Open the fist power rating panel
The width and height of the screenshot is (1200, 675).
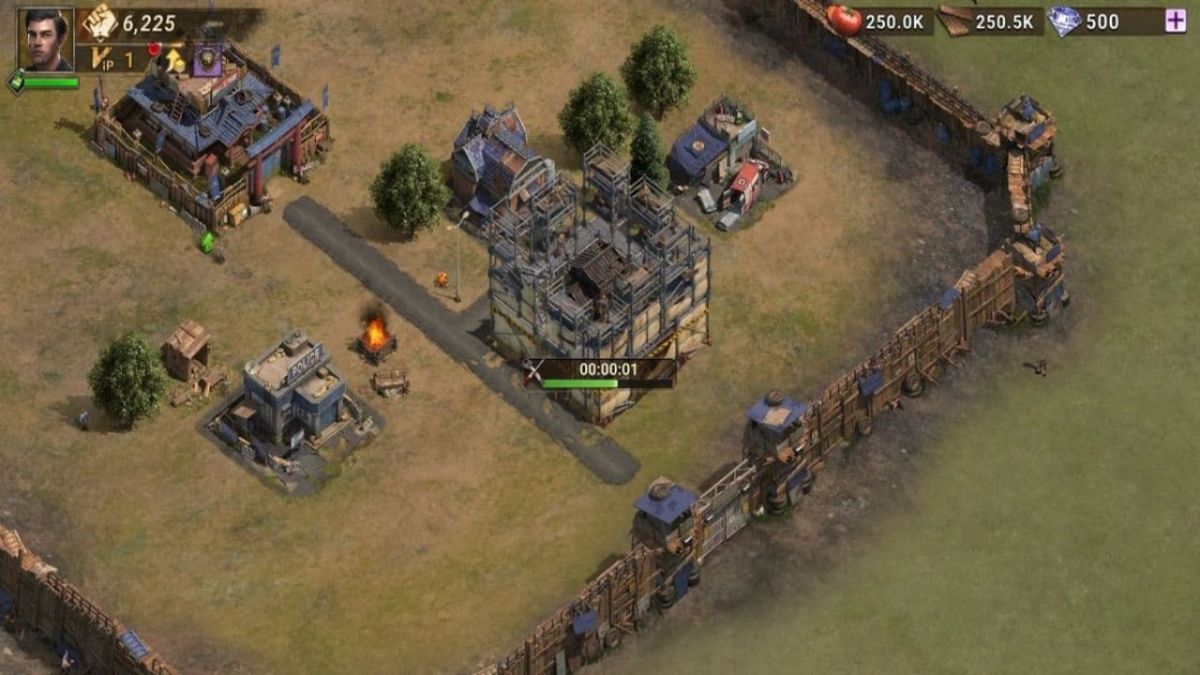click(100, 21)
